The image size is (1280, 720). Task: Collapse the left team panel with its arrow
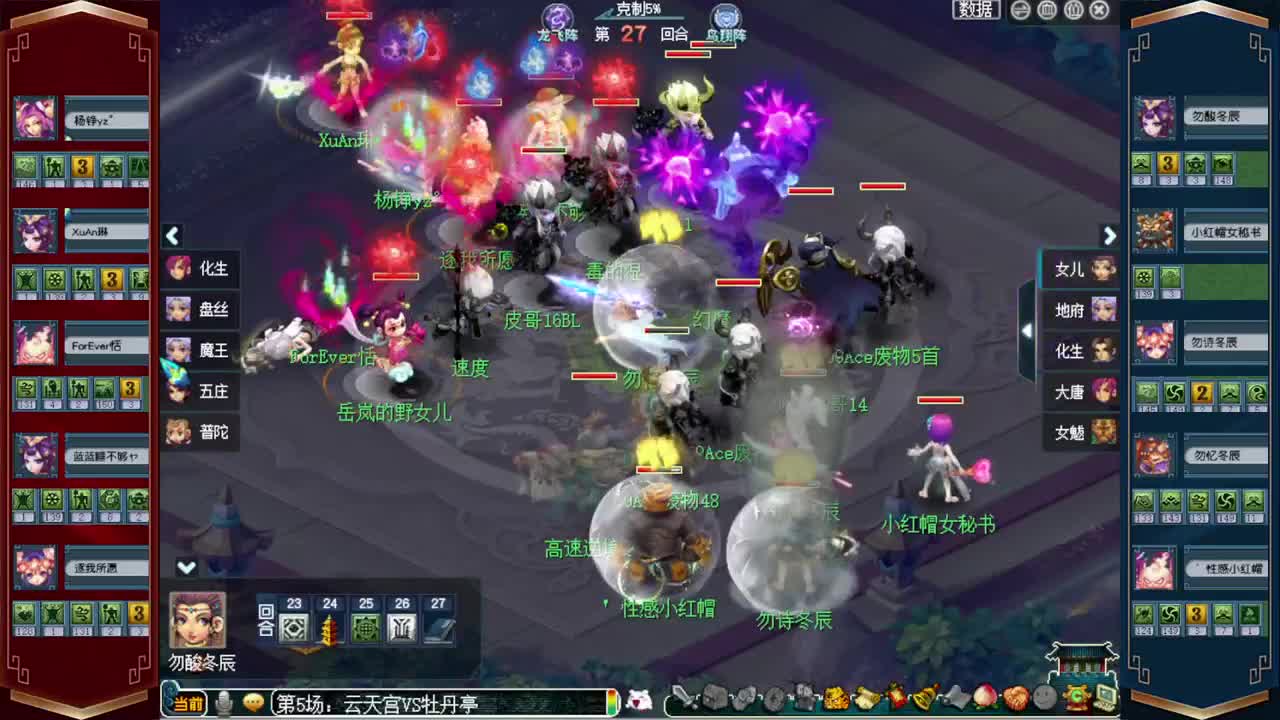pyautogui.click(x=173, y=236)
